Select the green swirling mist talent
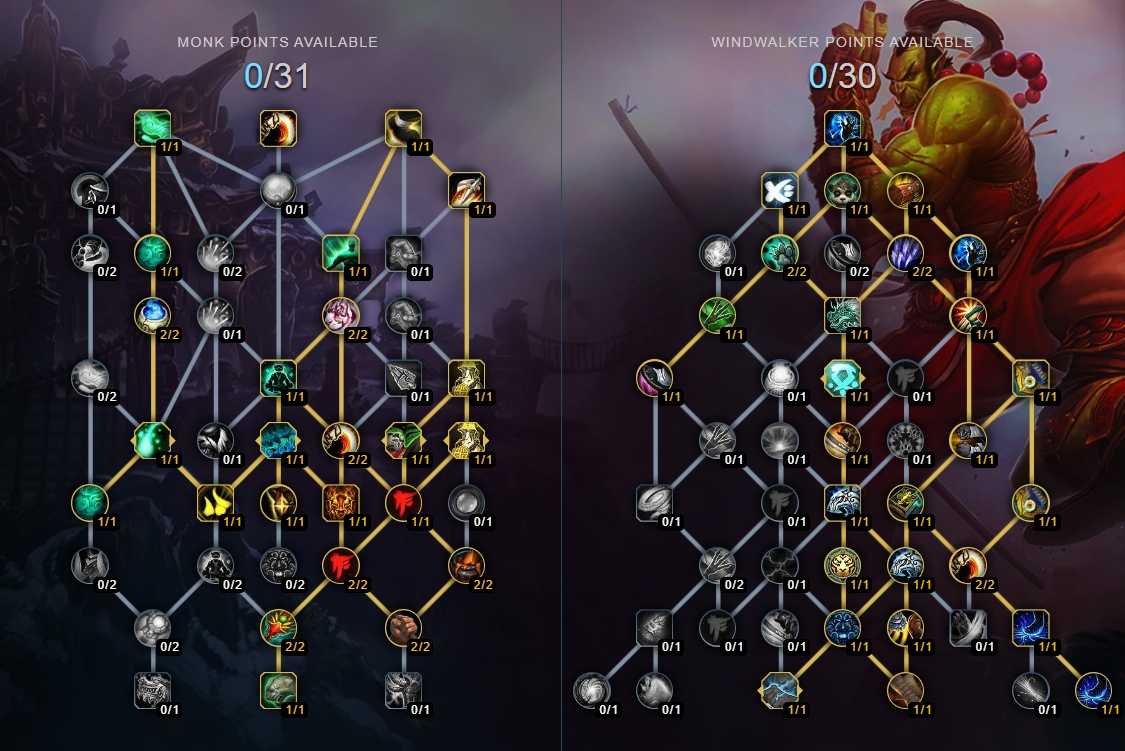Screen dimensions: 1125x751 point(152,128)
